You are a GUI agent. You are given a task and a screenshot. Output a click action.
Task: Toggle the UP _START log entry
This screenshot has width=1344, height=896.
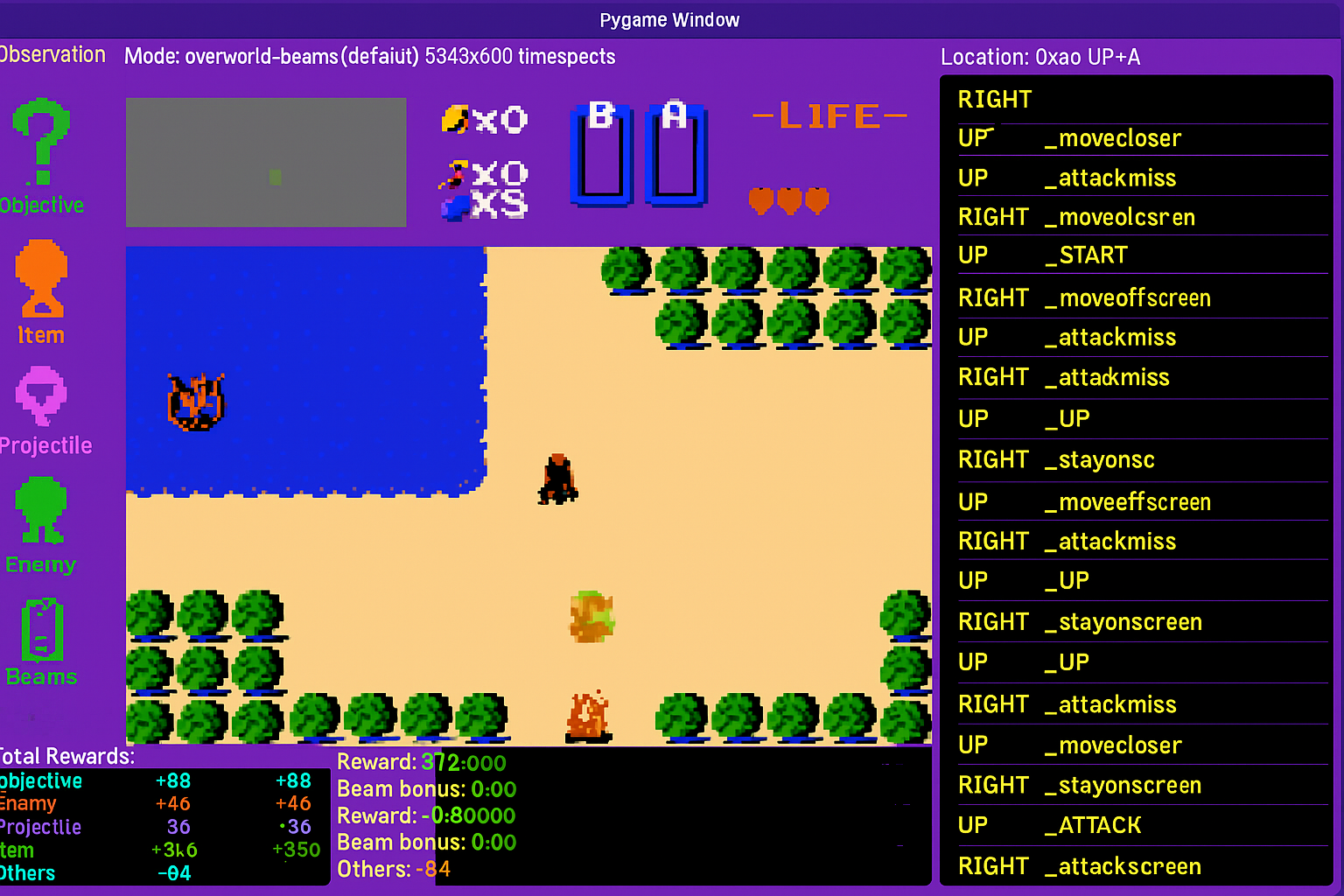point(1085,255)
